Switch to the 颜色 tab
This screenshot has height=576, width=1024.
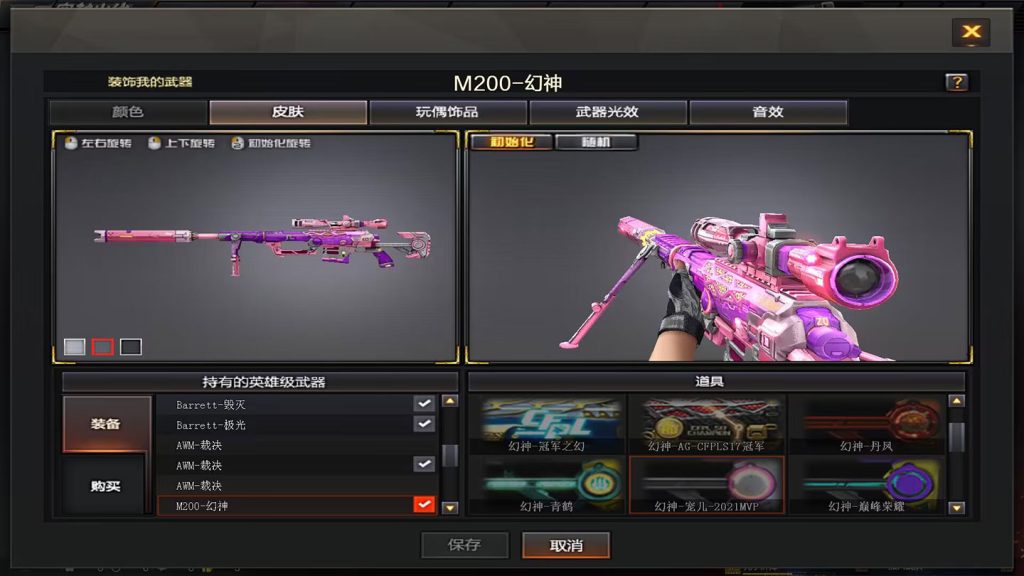[128, 112]
